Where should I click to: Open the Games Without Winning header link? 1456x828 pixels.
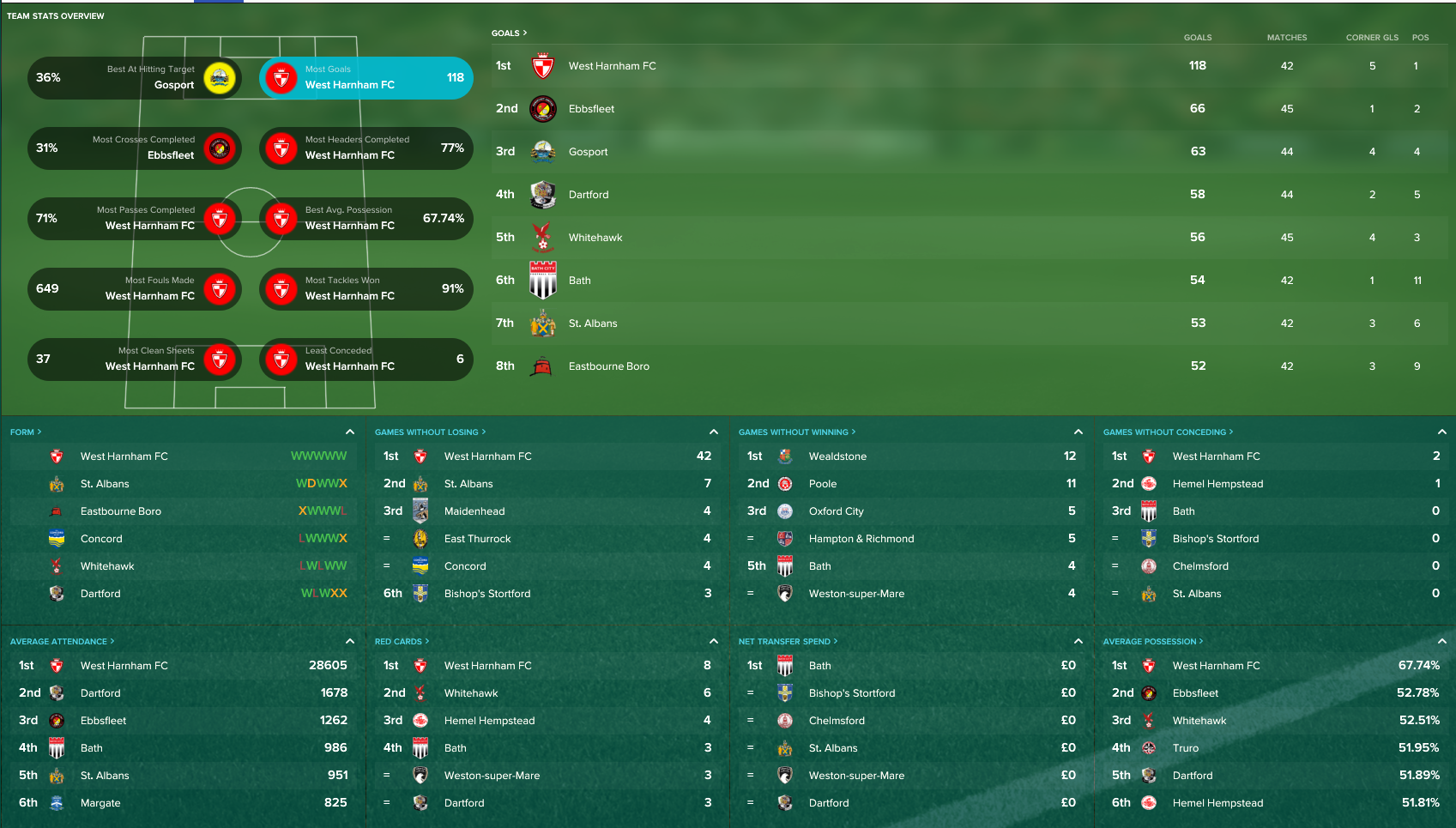tap(796, 432)
